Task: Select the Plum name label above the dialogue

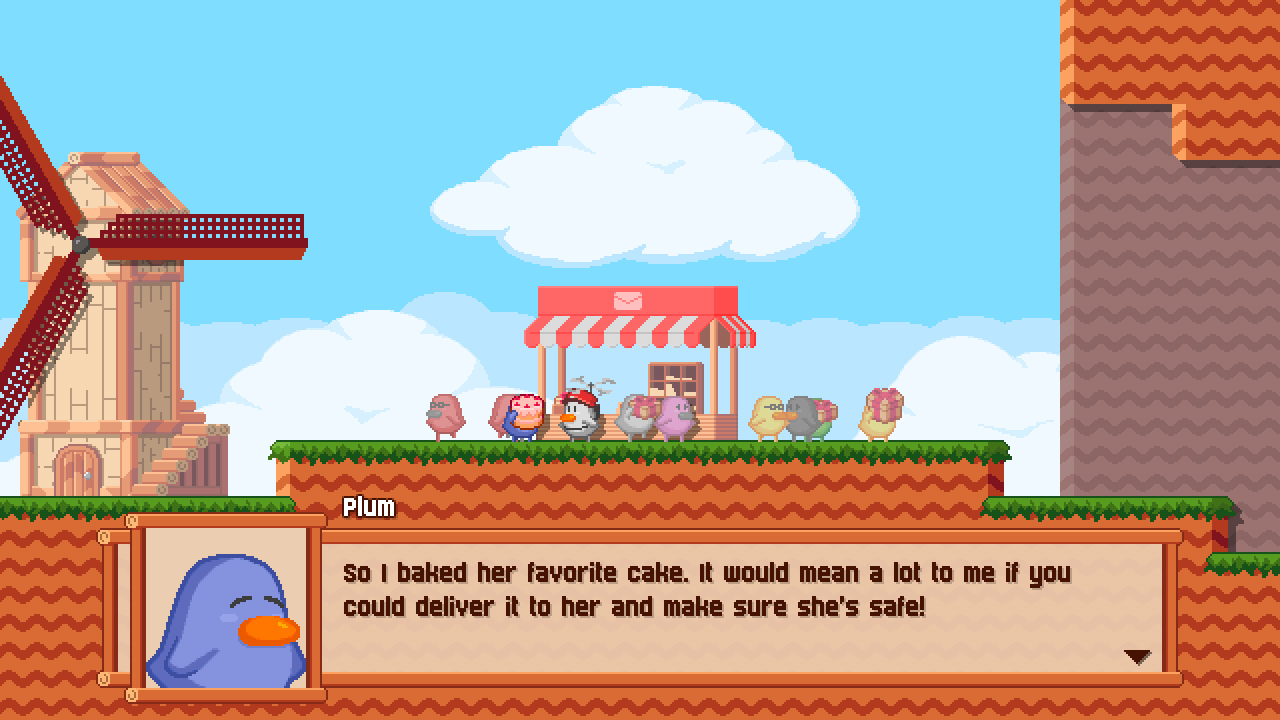Action: [x=367, y=508]
